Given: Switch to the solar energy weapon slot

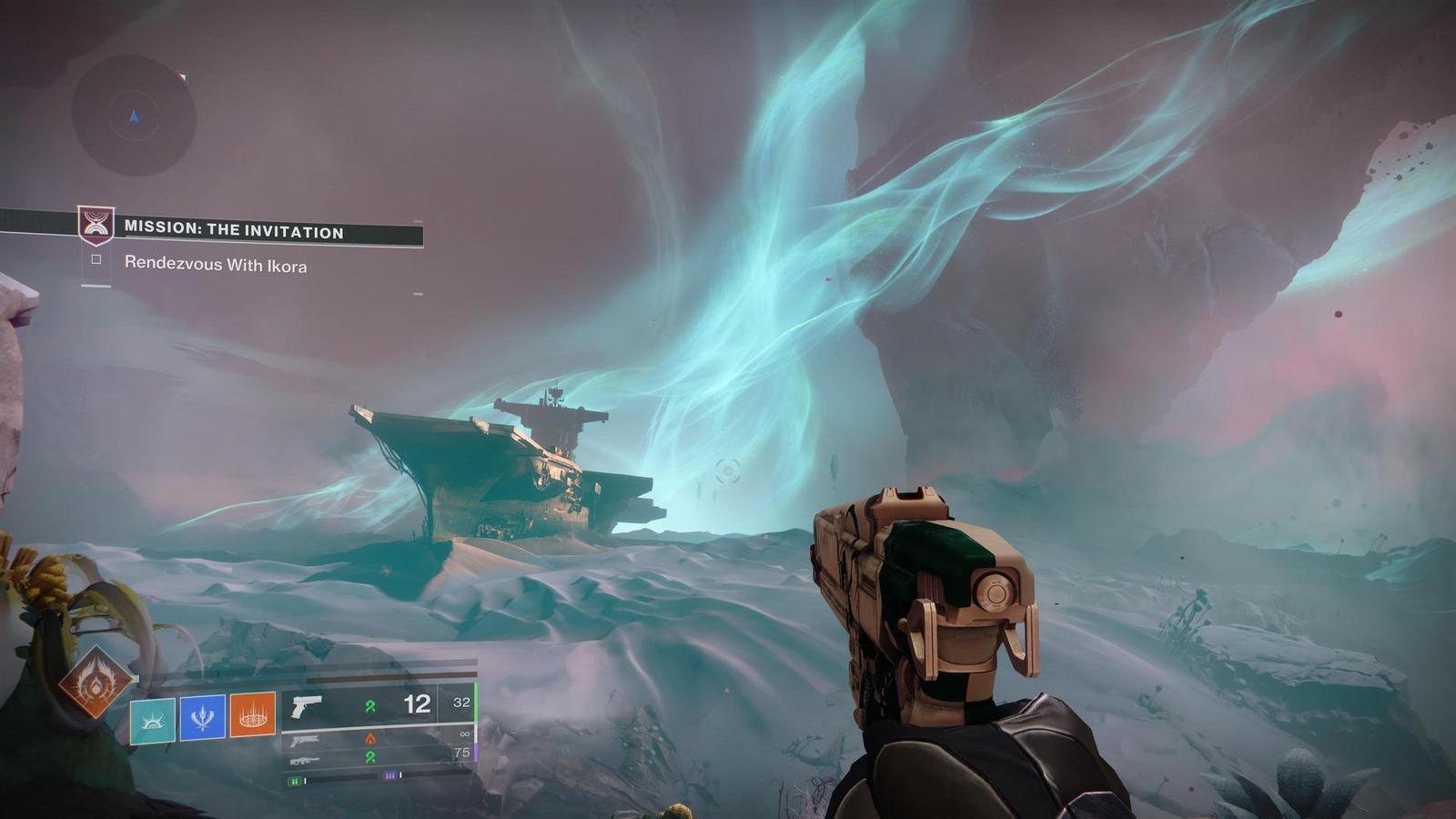Looking at the screenshot, I should point(378,738).
